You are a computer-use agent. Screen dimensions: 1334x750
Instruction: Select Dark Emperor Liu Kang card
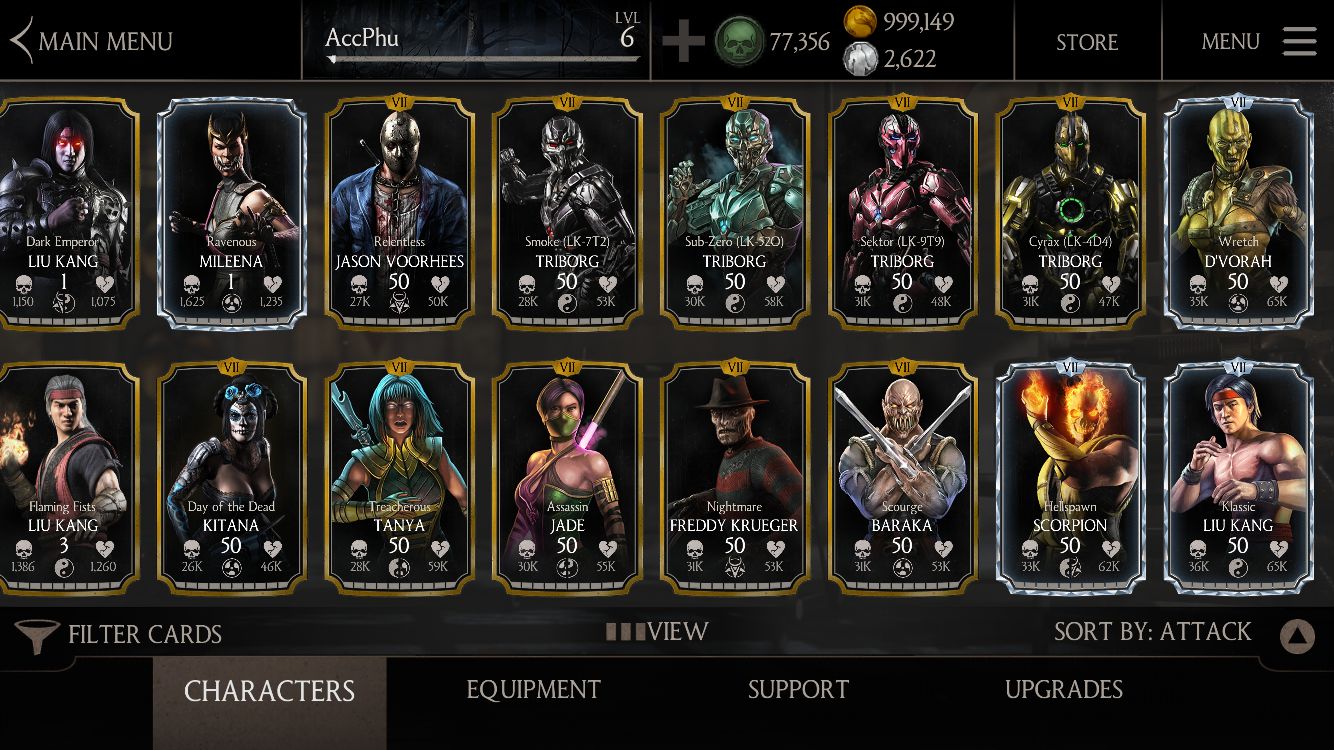click(x=64, y=212)
